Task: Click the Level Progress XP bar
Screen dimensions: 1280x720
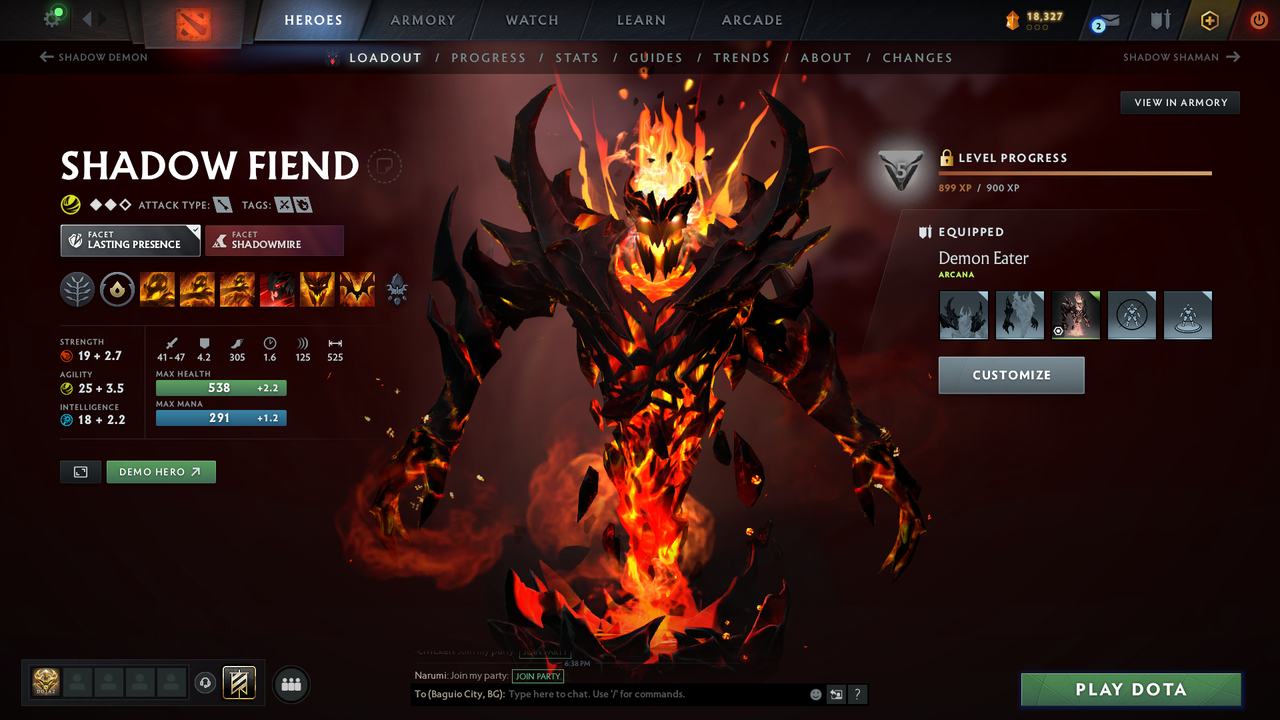Action: coord(1075,172)
